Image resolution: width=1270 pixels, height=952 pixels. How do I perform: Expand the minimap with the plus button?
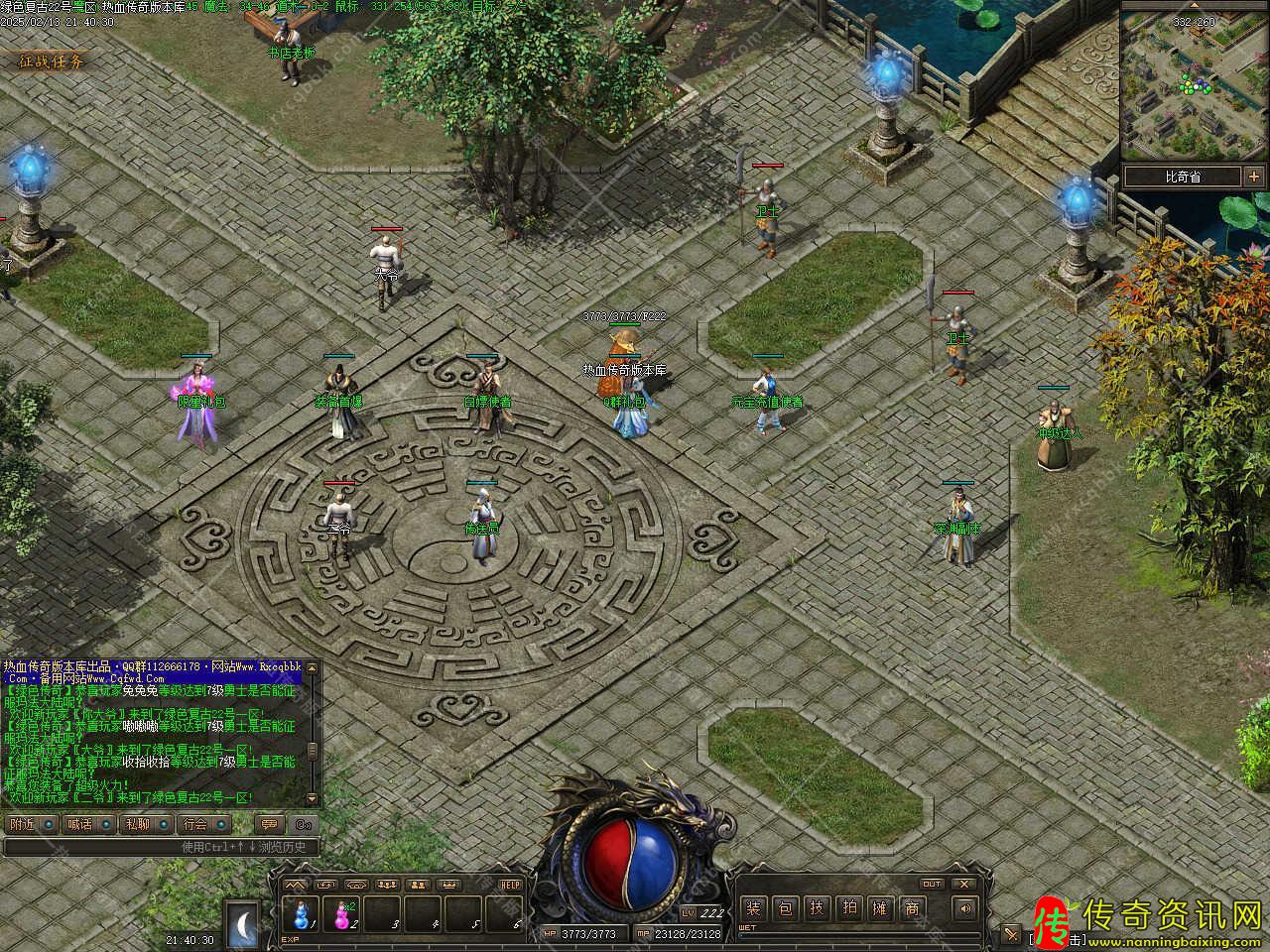(x=1254, y=177)
